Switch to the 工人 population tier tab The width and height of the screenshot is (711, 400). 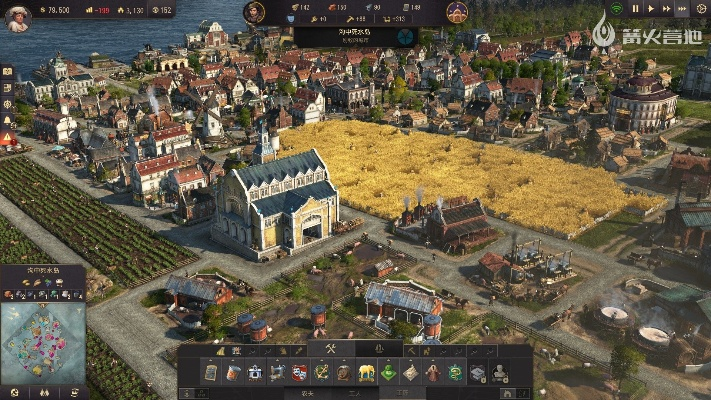tap(355, 394)
